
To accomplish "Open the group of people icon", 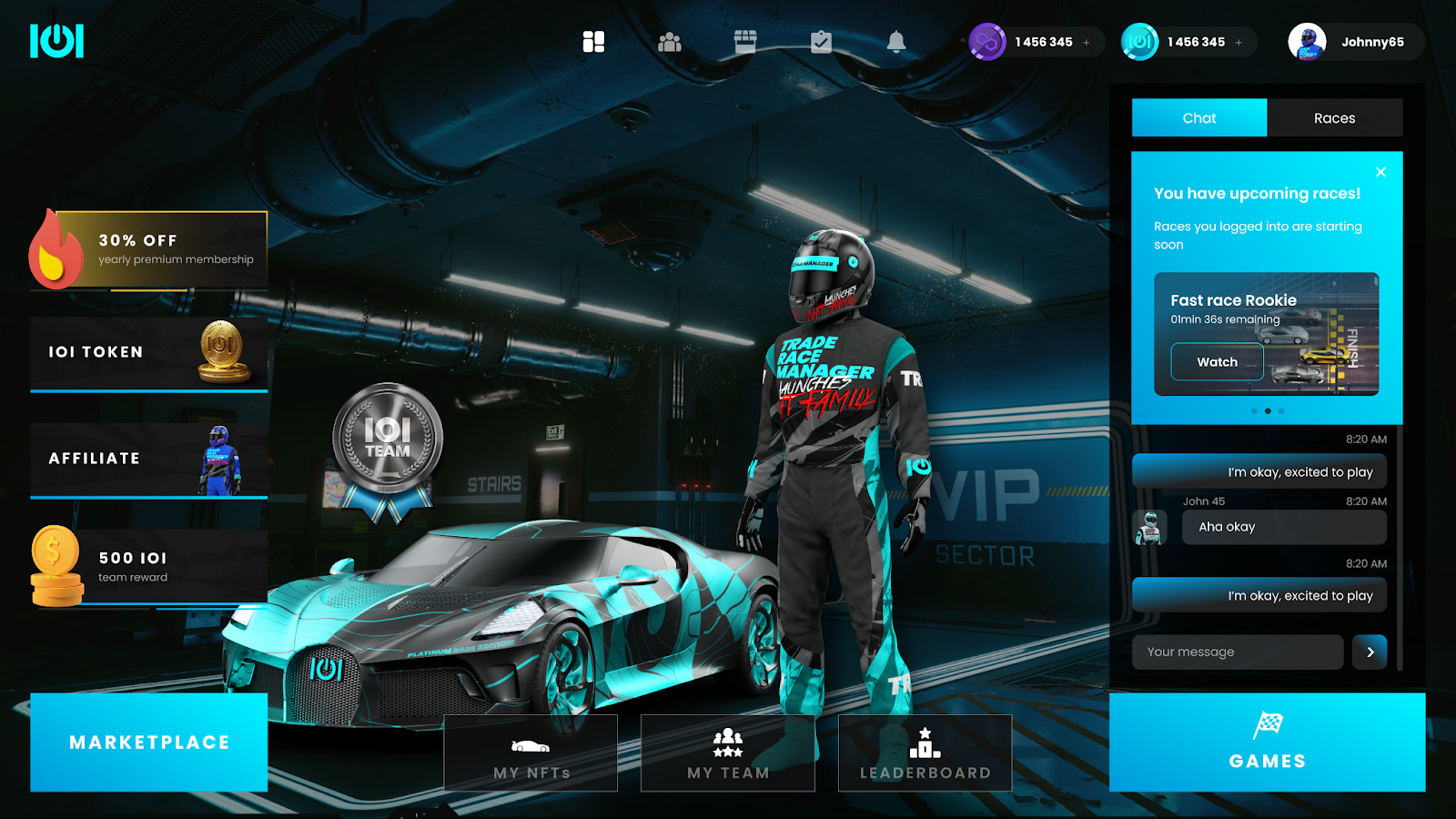I will (670, 42).
